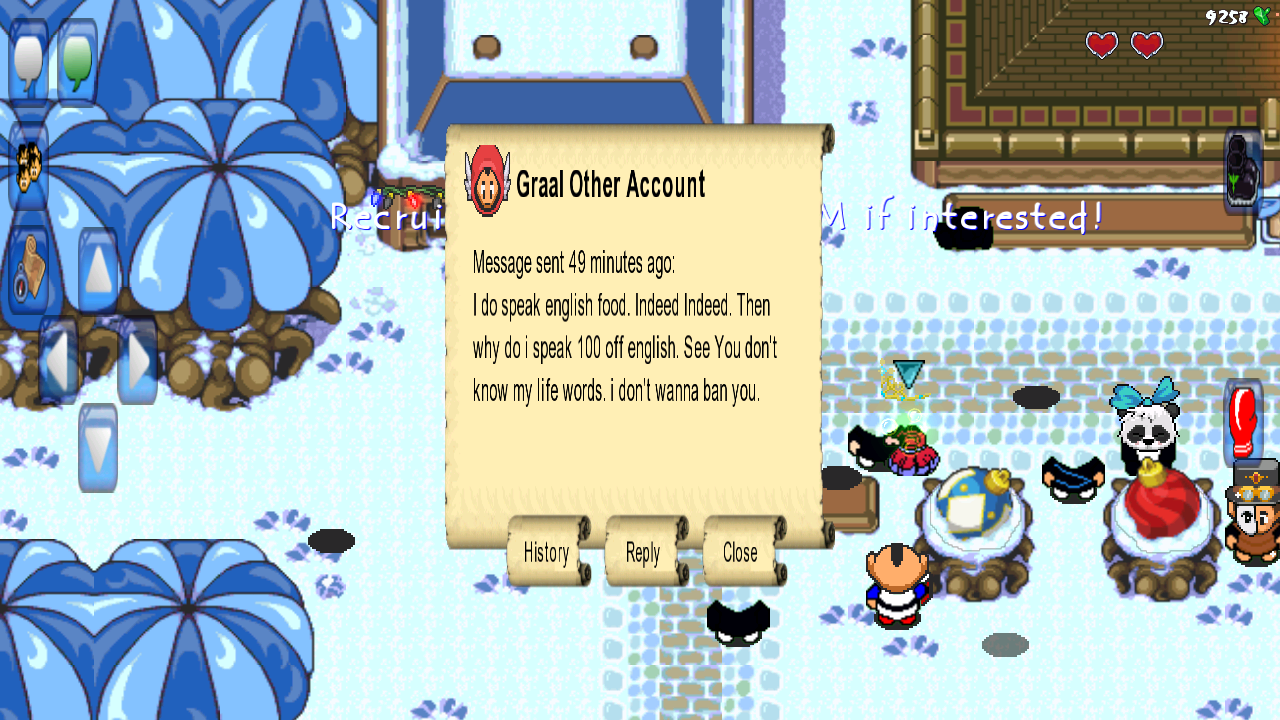Close the message scroll
1280x720 pixels.
pos(740,552)
